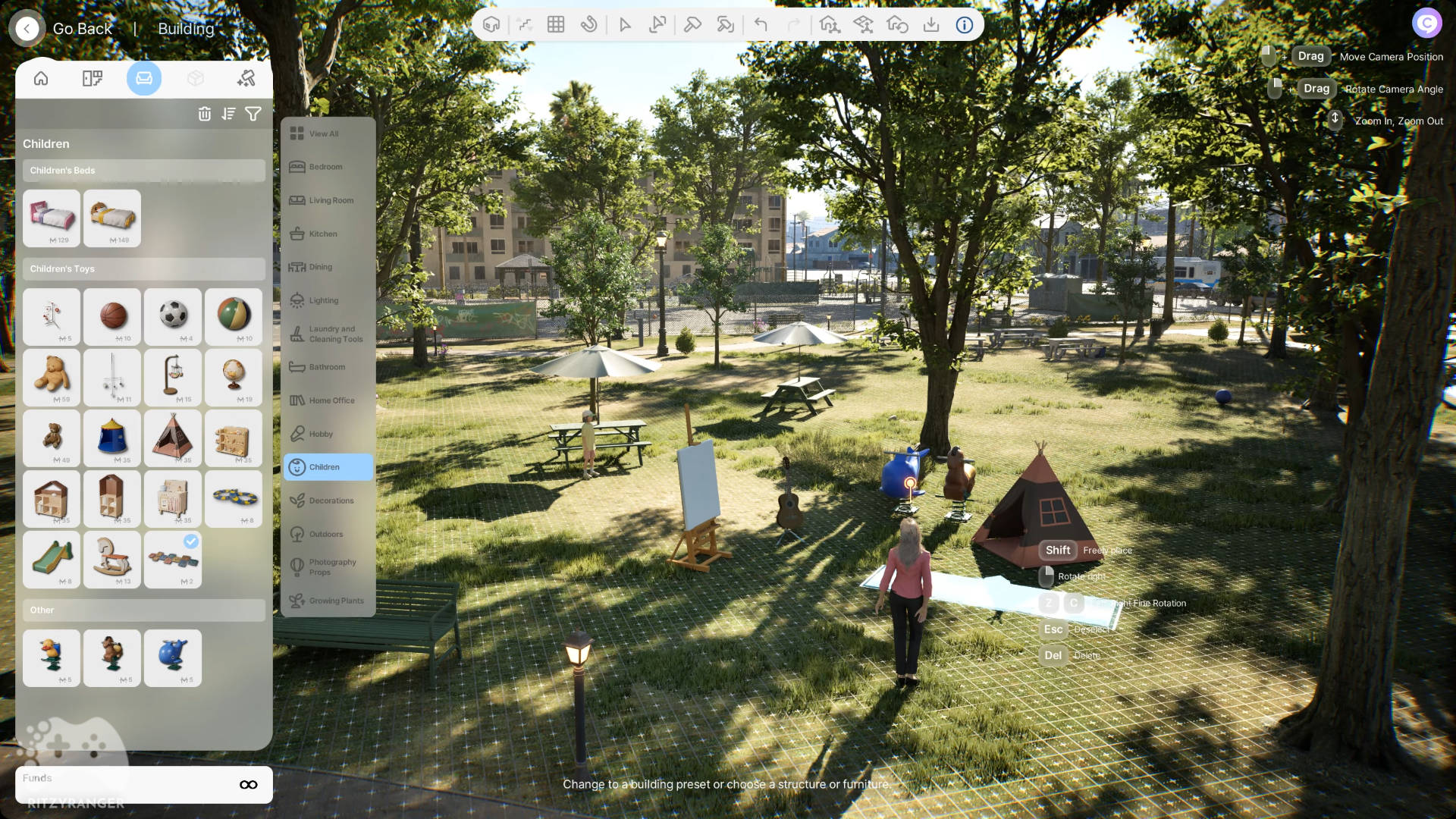Show the Outdoors category
The image size is (1456, 819).
326,534
